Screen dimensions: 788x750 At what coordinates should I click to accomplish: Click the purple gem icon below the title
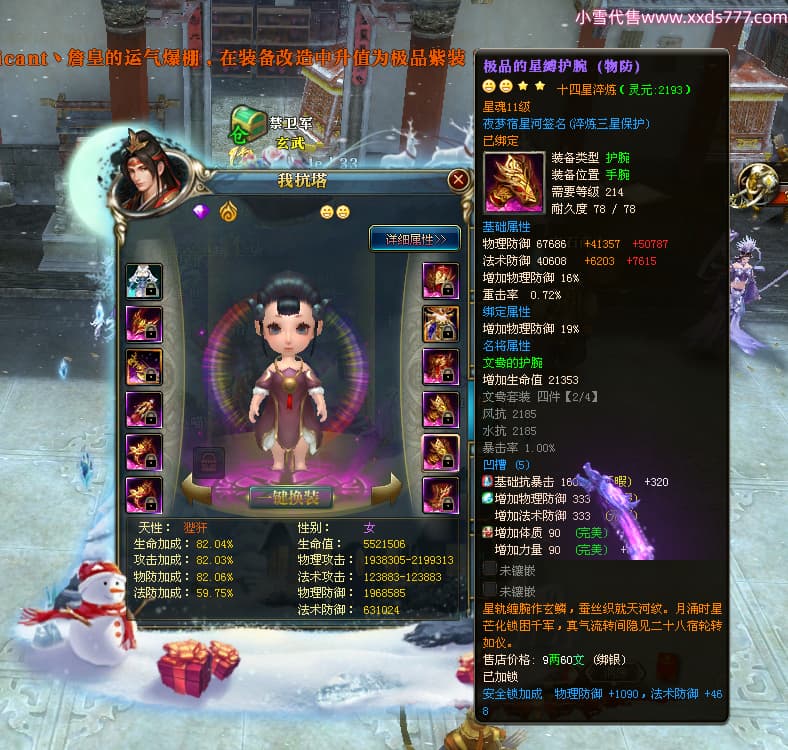coord(202,211)
